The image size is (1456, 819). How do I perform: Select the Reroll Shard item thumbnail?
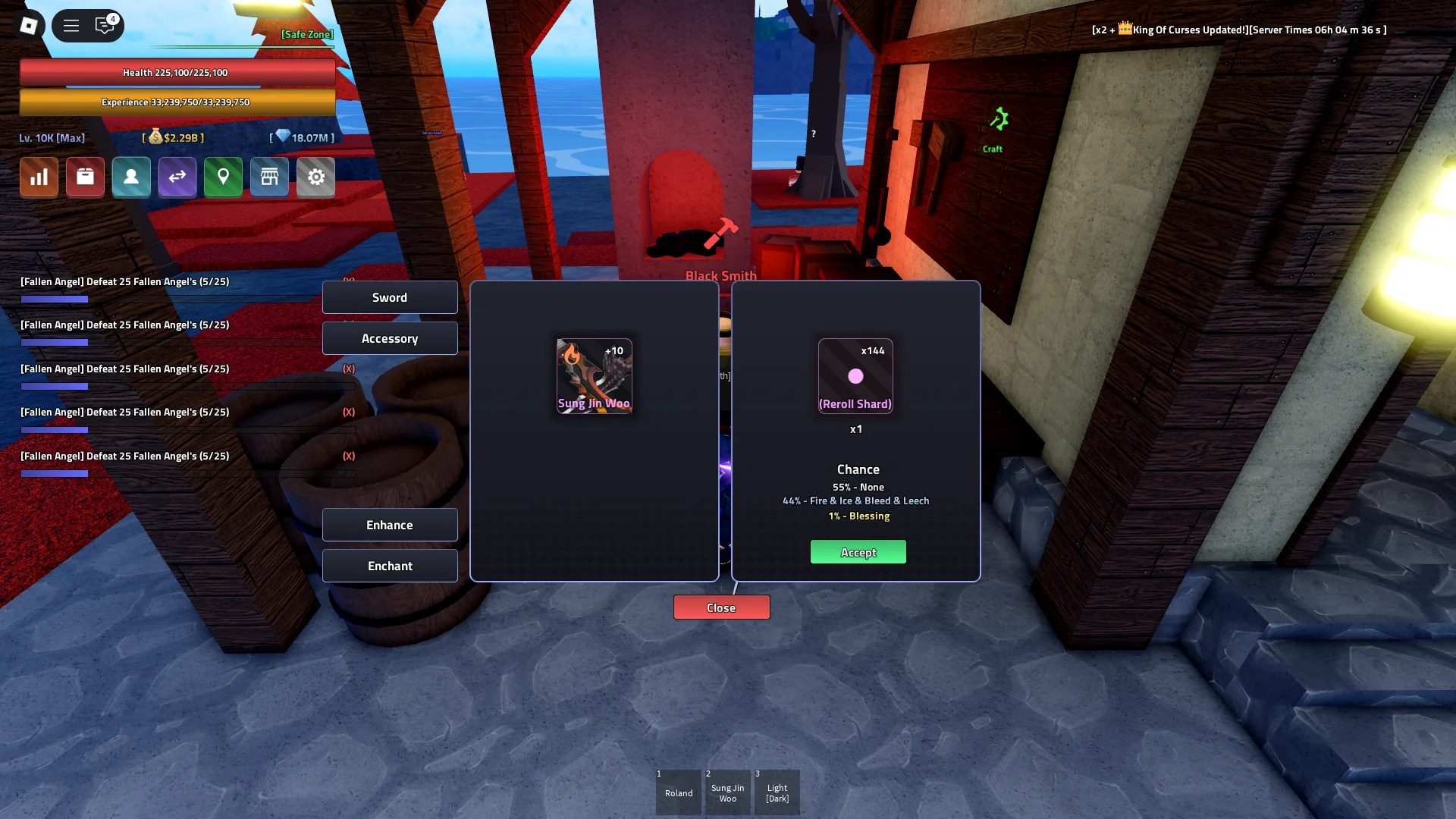click(855, 375)
